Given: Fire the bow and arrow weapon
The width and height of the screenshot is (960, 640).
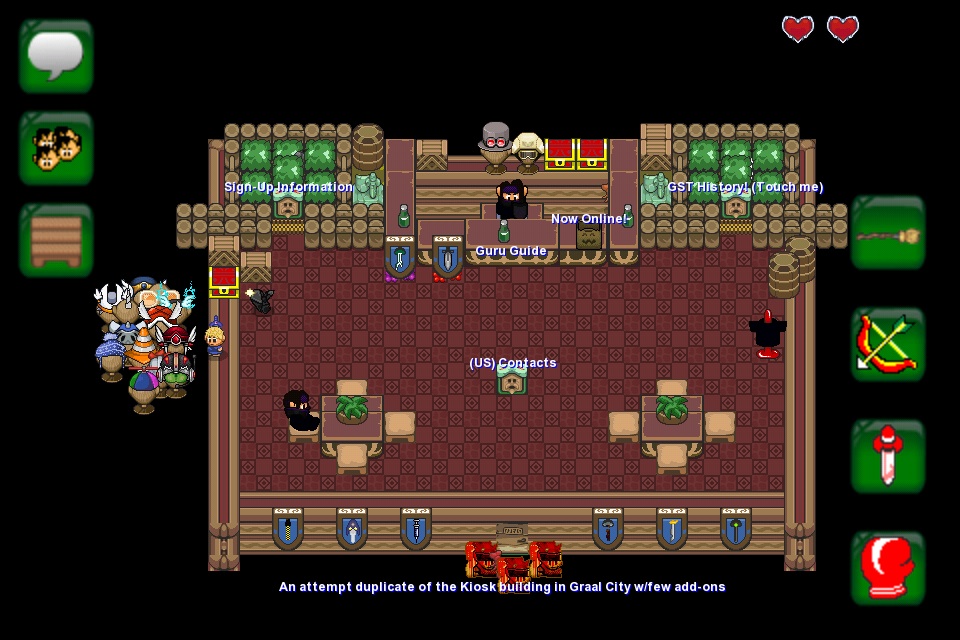Looking at the screenshot, I should pos(888,345).
